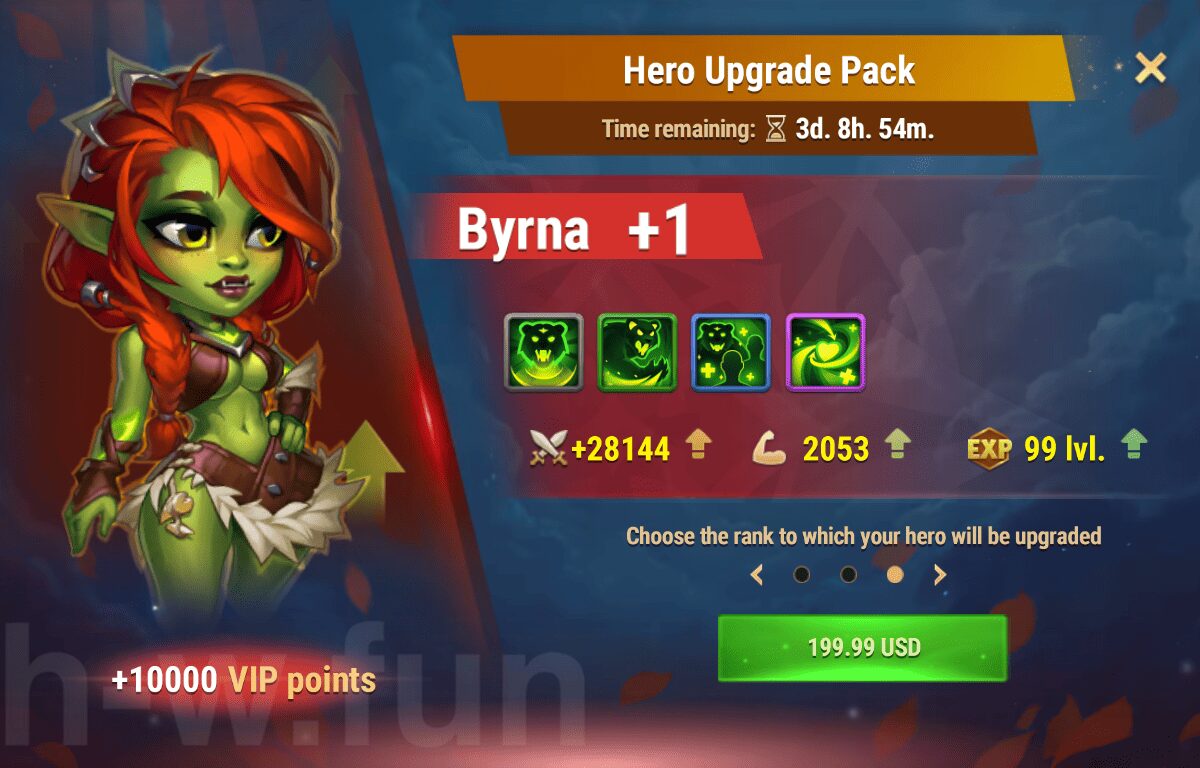This screenshot has height=768, width=1200.
Task: View the purple-framed green swirl skill
Action: pyautogui.click(x=825, y=352)
